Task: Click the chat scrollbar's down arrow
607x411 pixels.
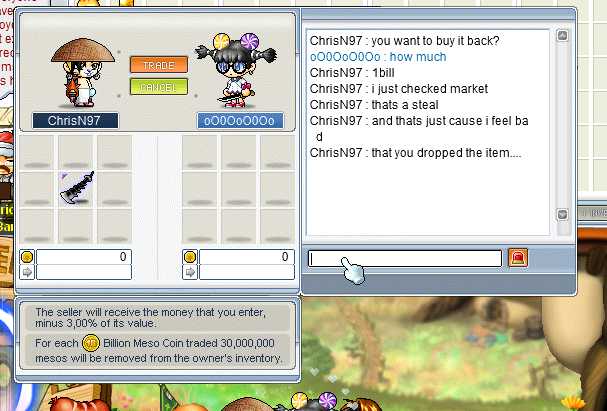Action: coord(562,214)
